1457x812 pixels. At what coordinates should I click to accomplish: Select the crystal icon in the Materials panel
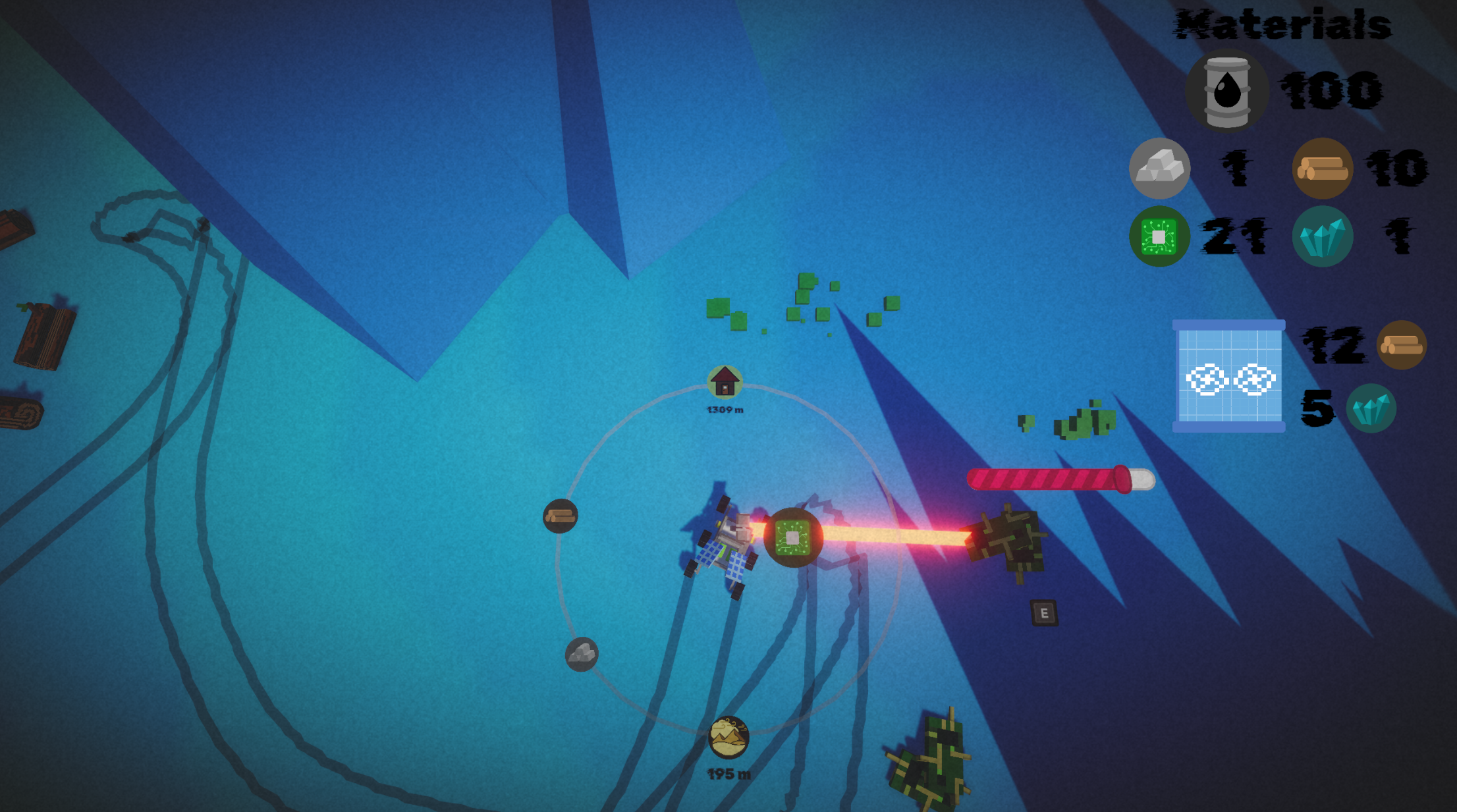pyautogui.click(x=1322, y=236)
